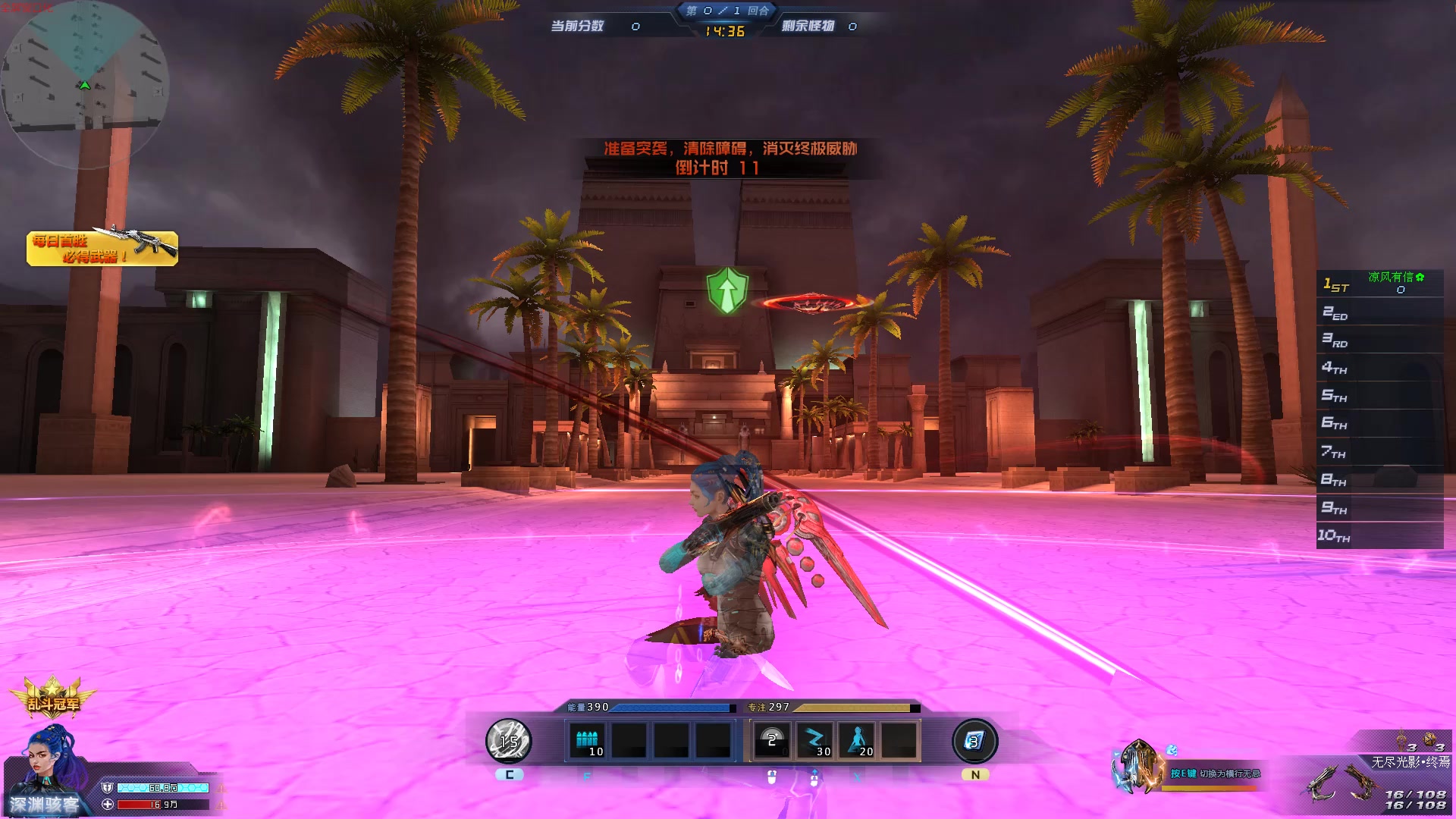Select the first-place player row

(x=1379, y=284)
